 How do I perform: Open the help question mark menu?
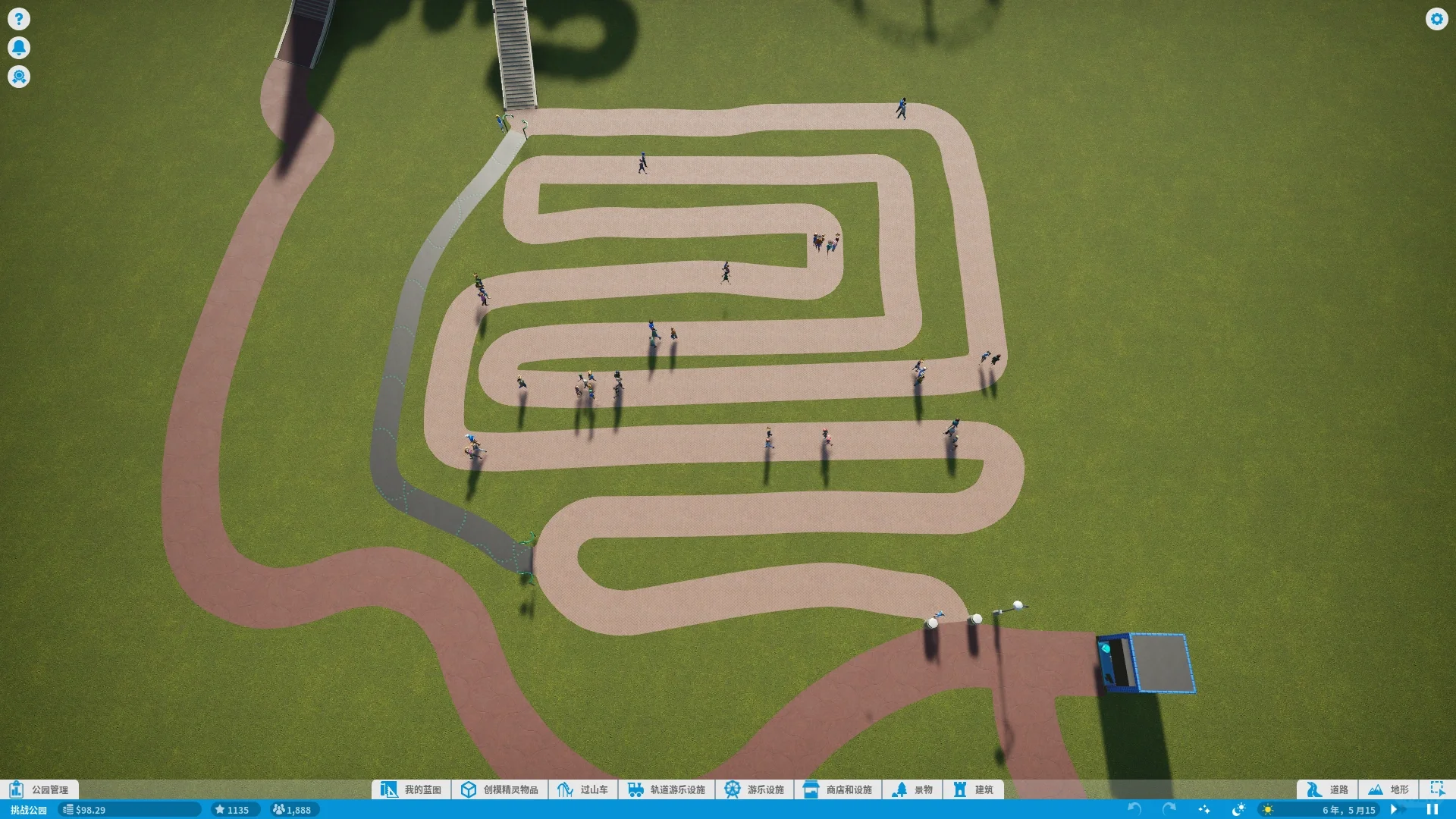click(x=19, y=19)
